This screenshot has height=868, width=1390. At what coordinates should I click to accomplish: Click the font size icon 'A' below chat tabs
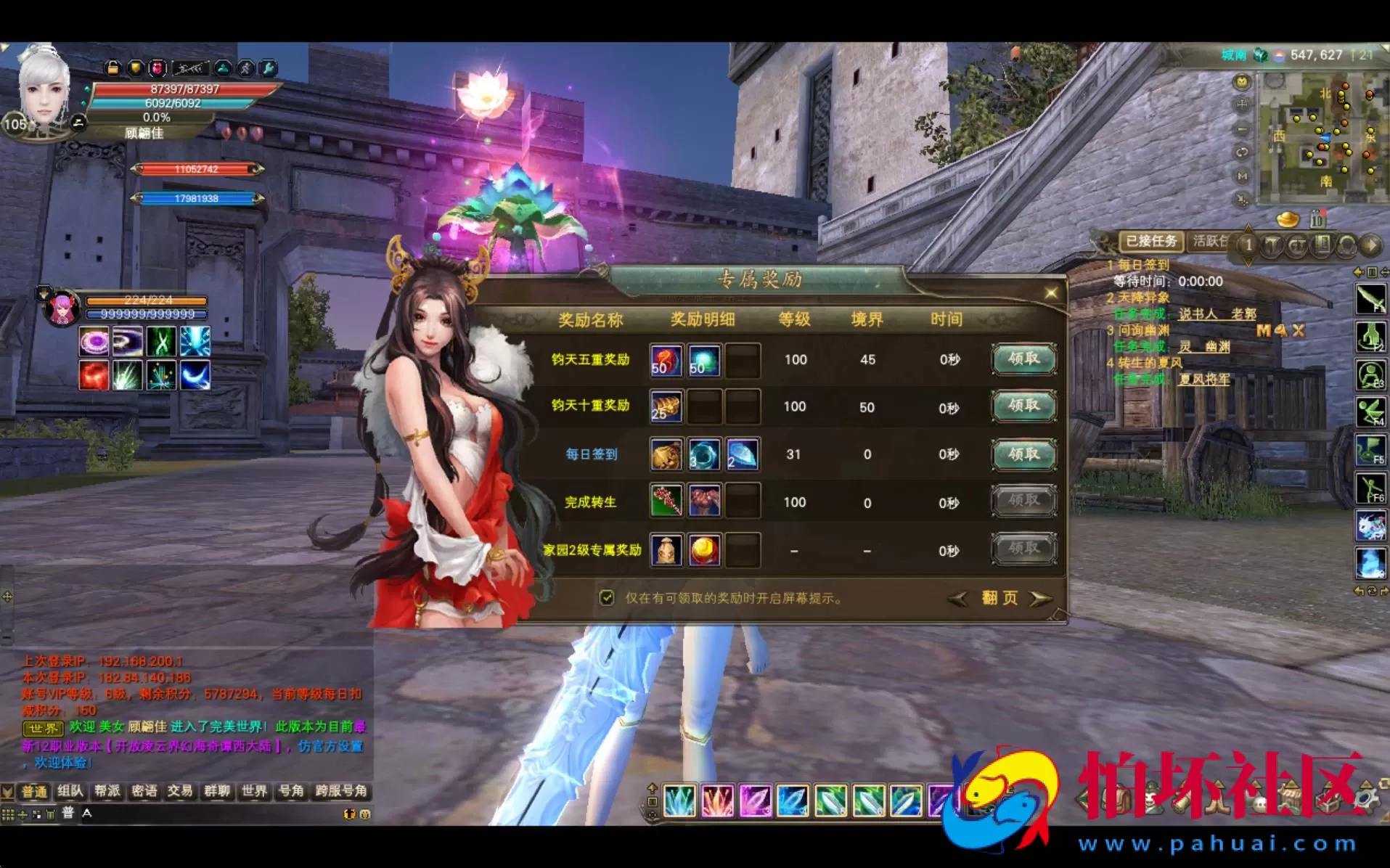pyautogui.click(x=87, y=813)
